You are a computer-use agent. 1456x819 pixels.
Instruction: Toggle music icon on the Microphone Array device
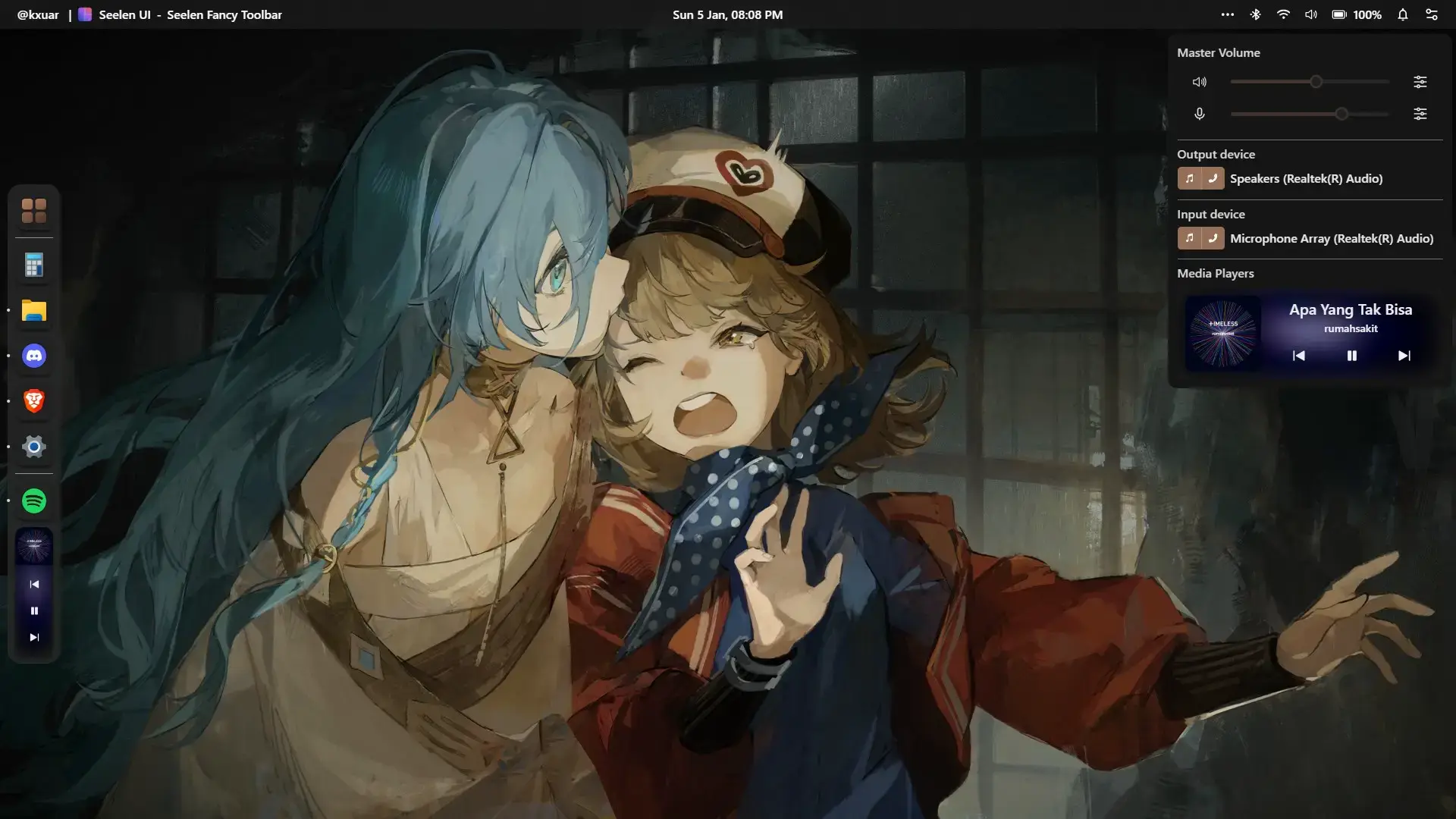tap(1189, 237)
